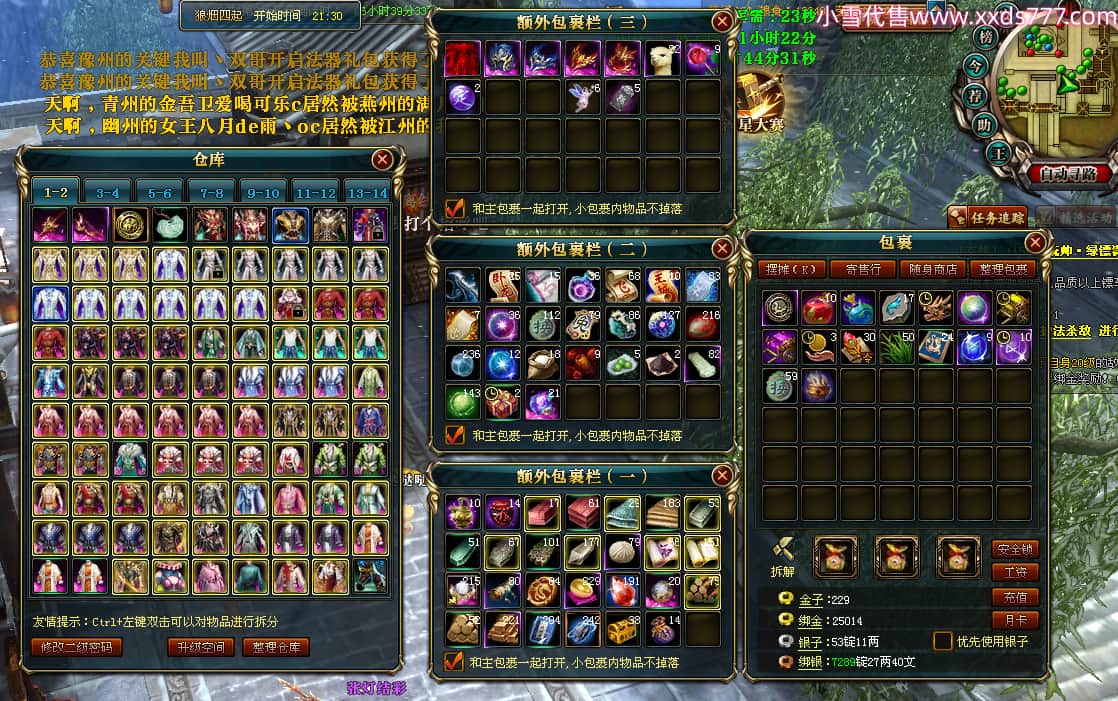Toggle the 优先使用银子 checkbox
The image size is (1118, 701).
[x=942, y=641]
